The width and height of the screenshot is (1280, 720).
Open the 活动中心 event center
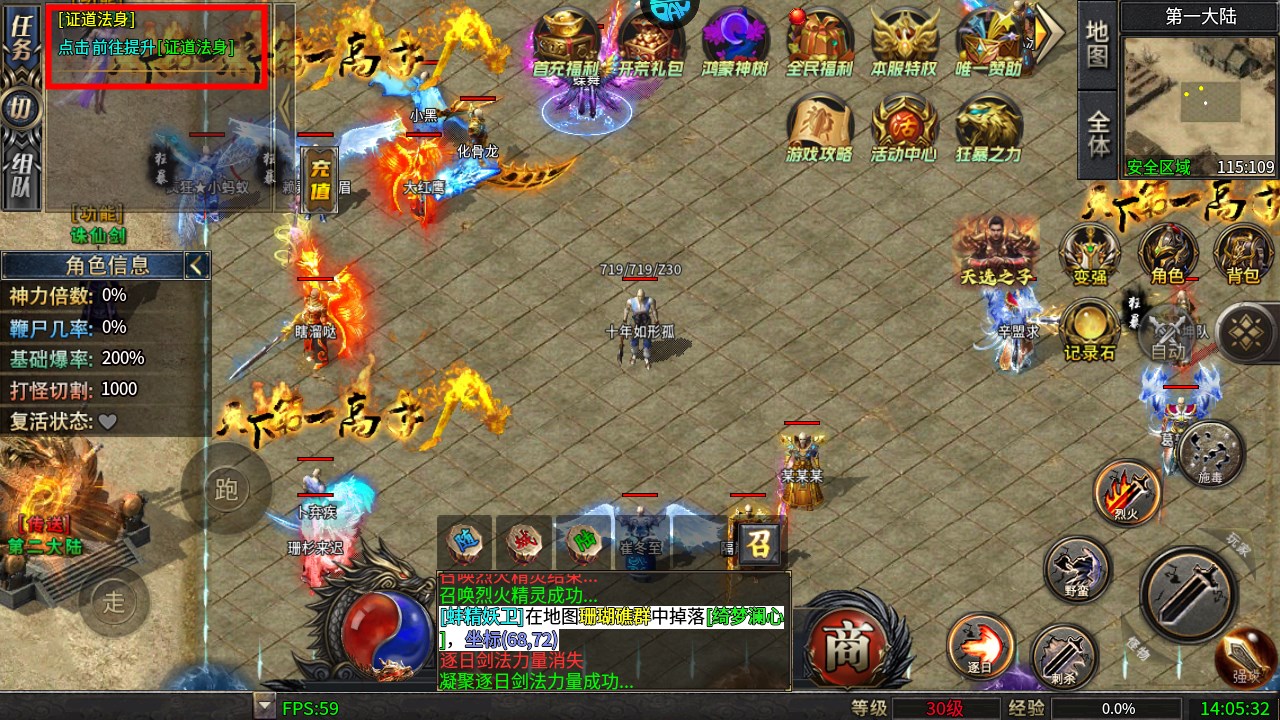click(x=904, y=129)
